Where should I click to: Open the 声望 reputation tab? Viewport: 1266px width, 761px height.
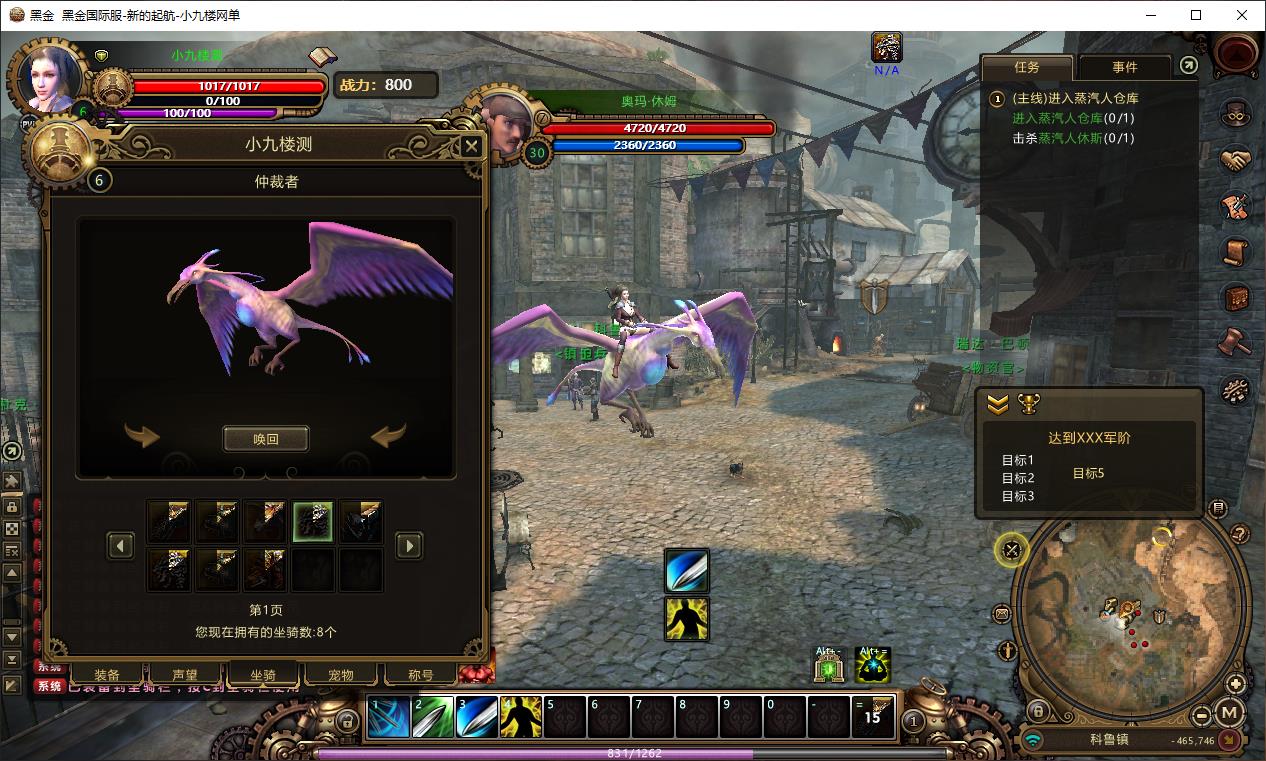[185, 675]
